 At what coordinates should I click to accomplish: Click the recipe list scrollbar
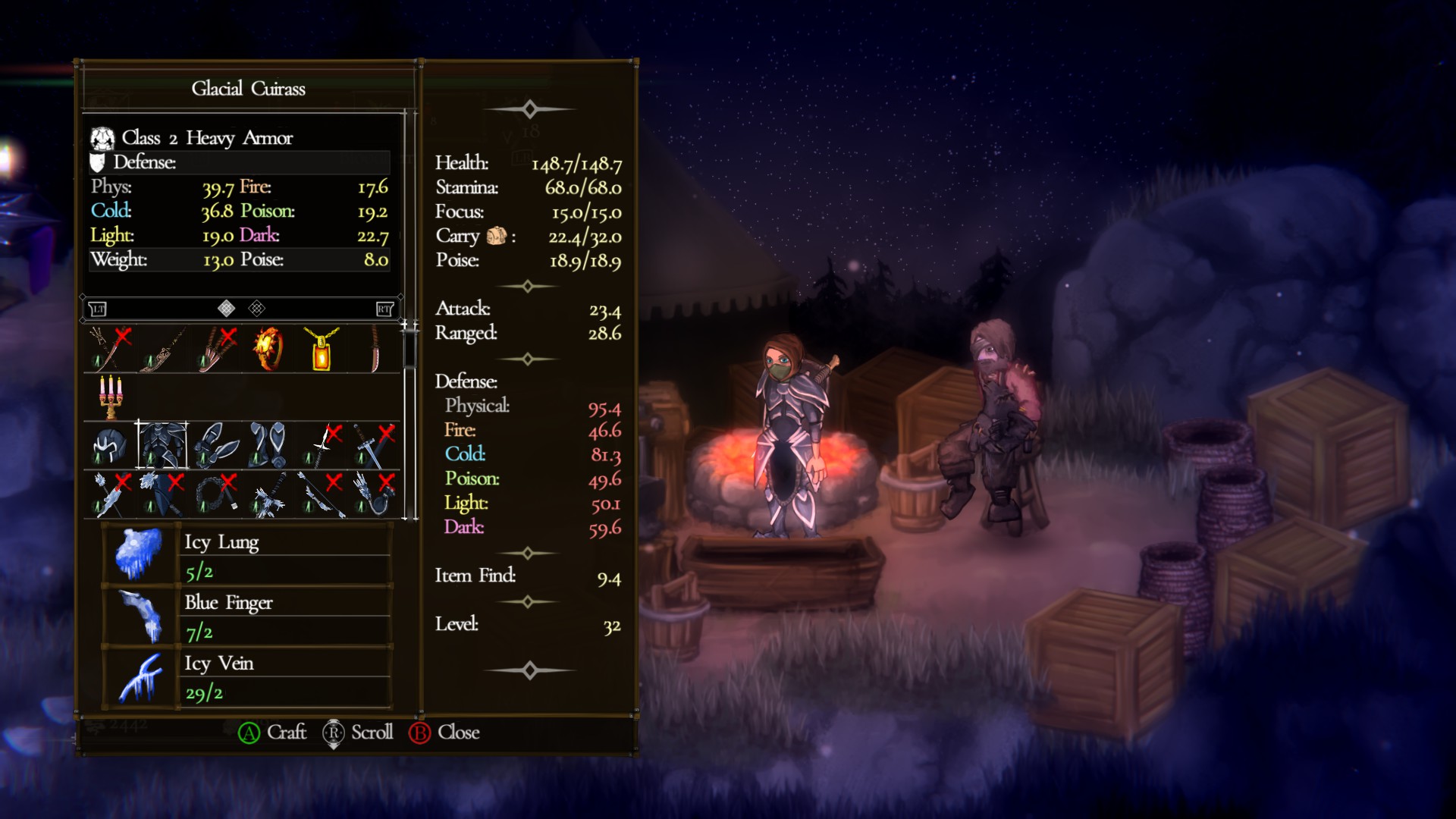point(410,349)
